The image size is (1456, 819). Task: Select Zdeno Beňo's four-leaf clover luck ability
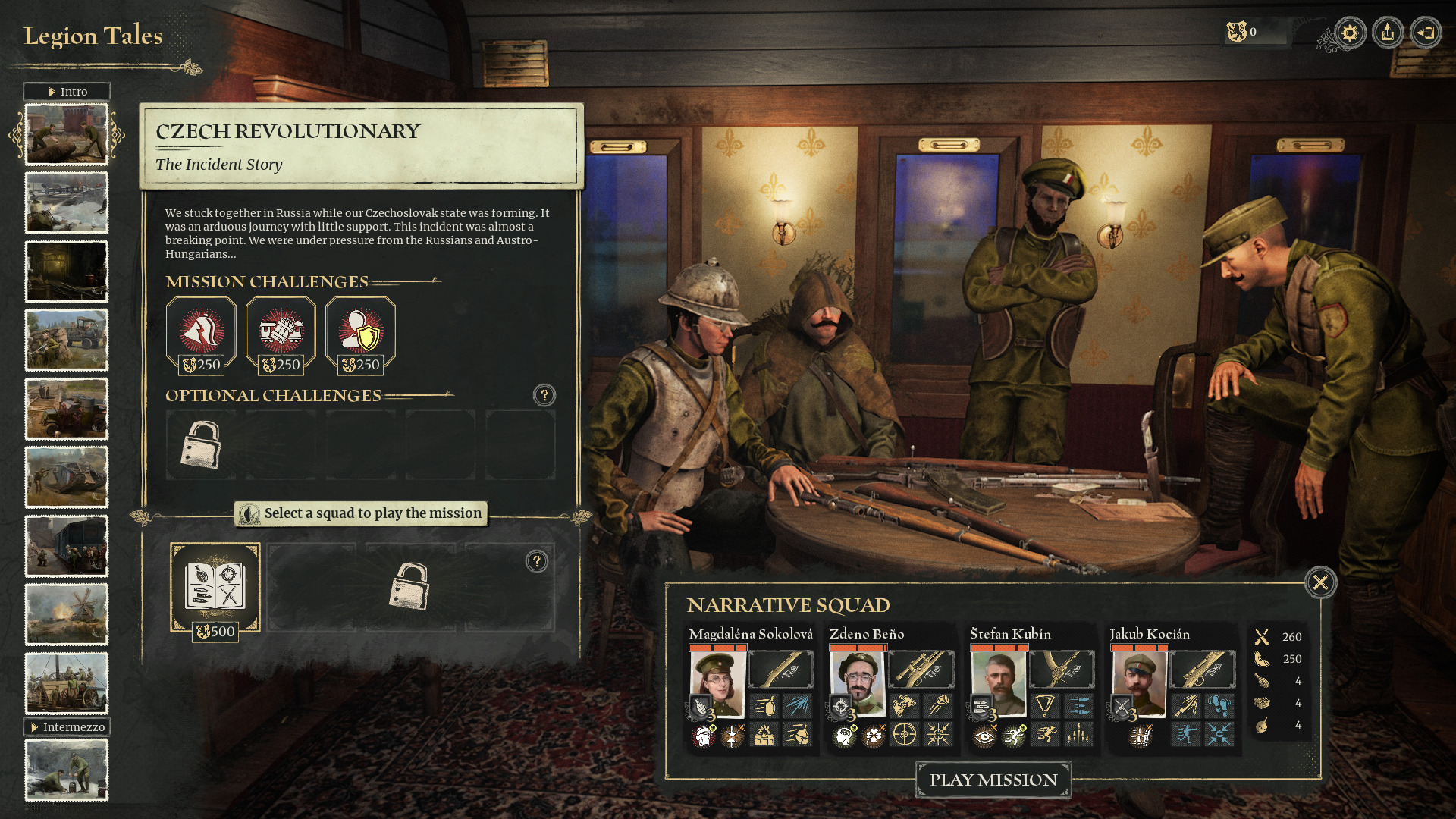(874, 736)
